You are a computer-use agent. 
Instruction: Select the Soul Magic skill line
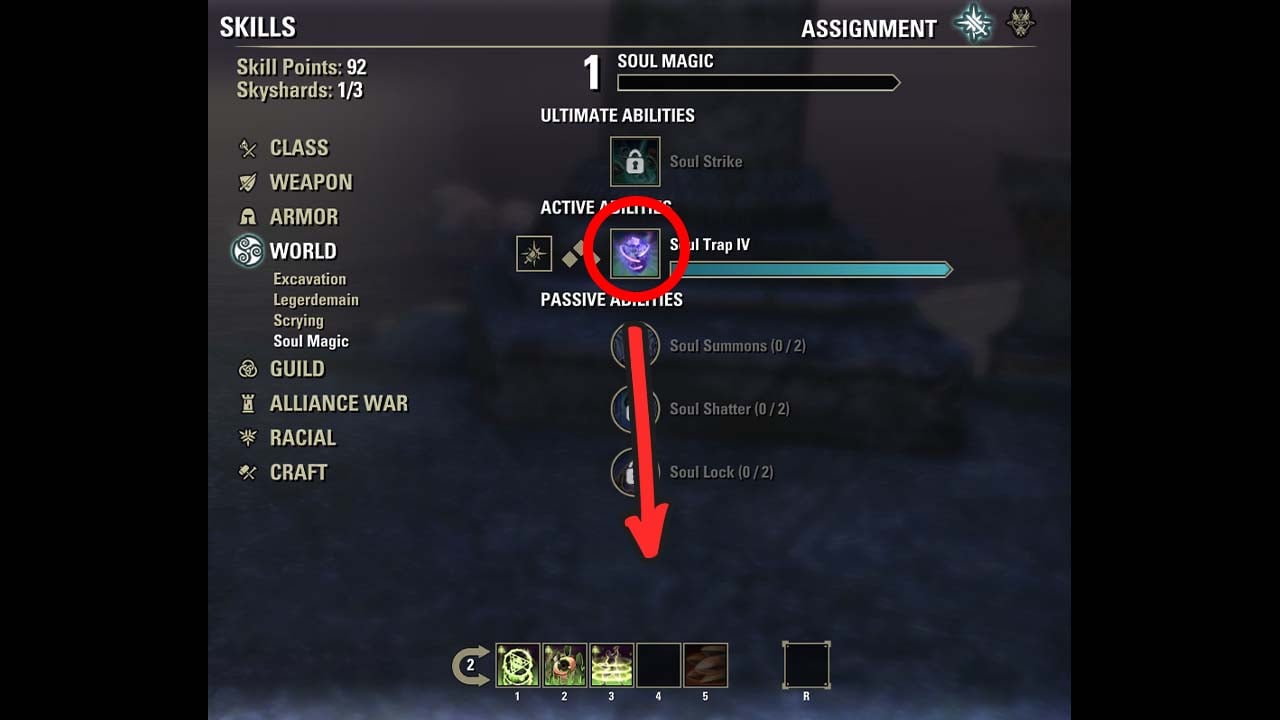tap(310, 341)
